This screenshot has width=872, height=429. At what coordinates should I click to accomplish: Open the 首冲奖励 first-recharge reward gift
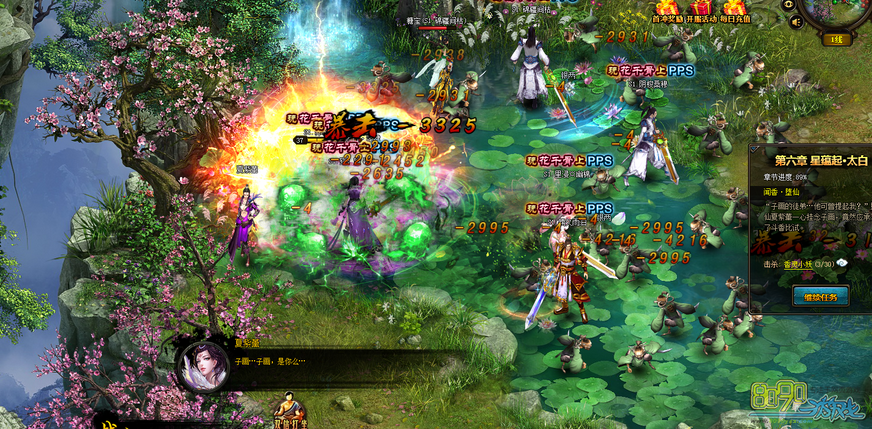[667, 8]
